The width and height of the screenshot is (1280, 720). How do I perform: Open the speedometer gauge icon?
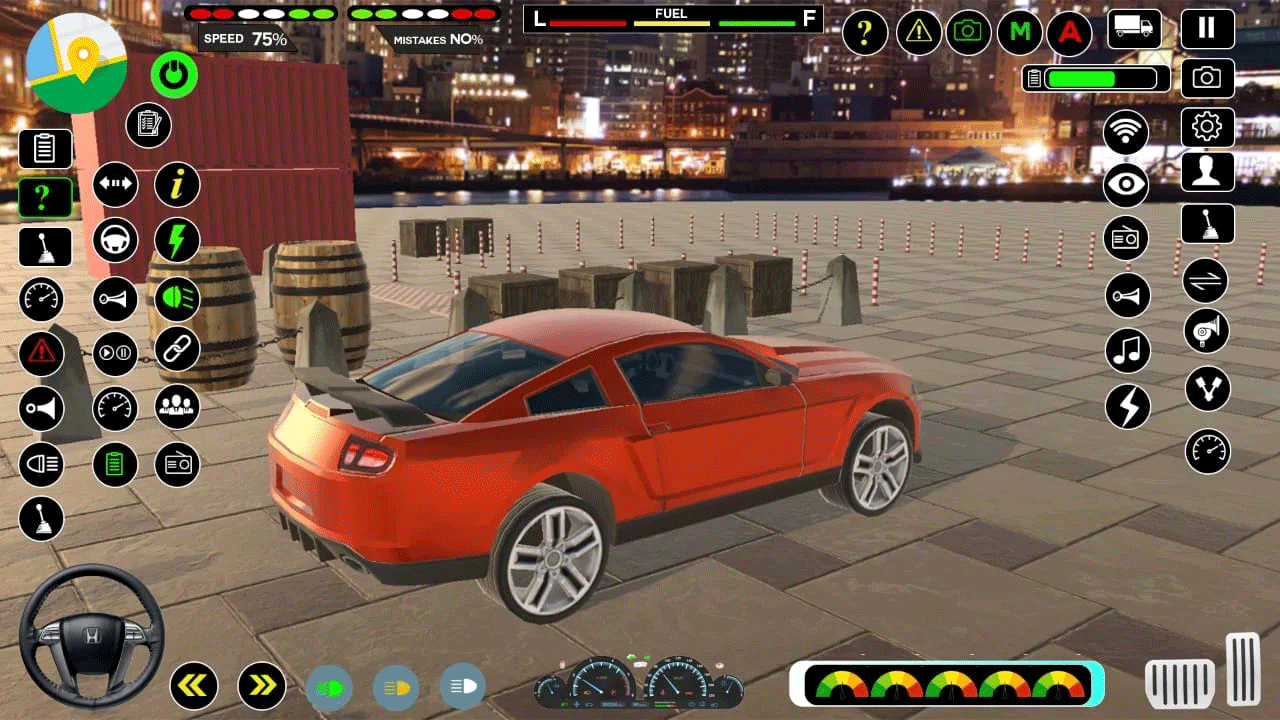(42, 299)
